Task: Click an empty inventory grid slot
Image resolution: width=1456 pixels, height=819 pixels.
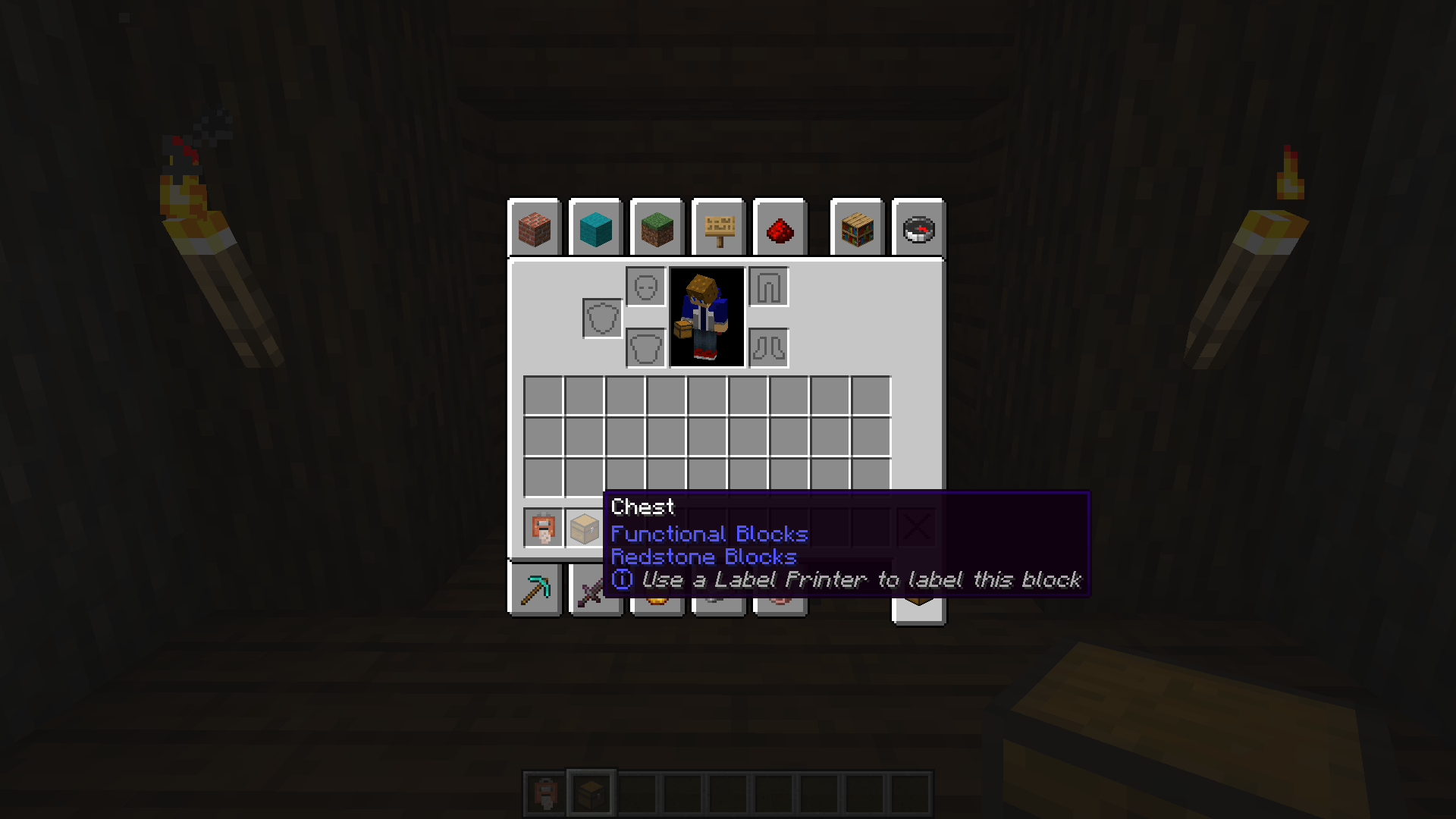Action: [x=543, y=393]
